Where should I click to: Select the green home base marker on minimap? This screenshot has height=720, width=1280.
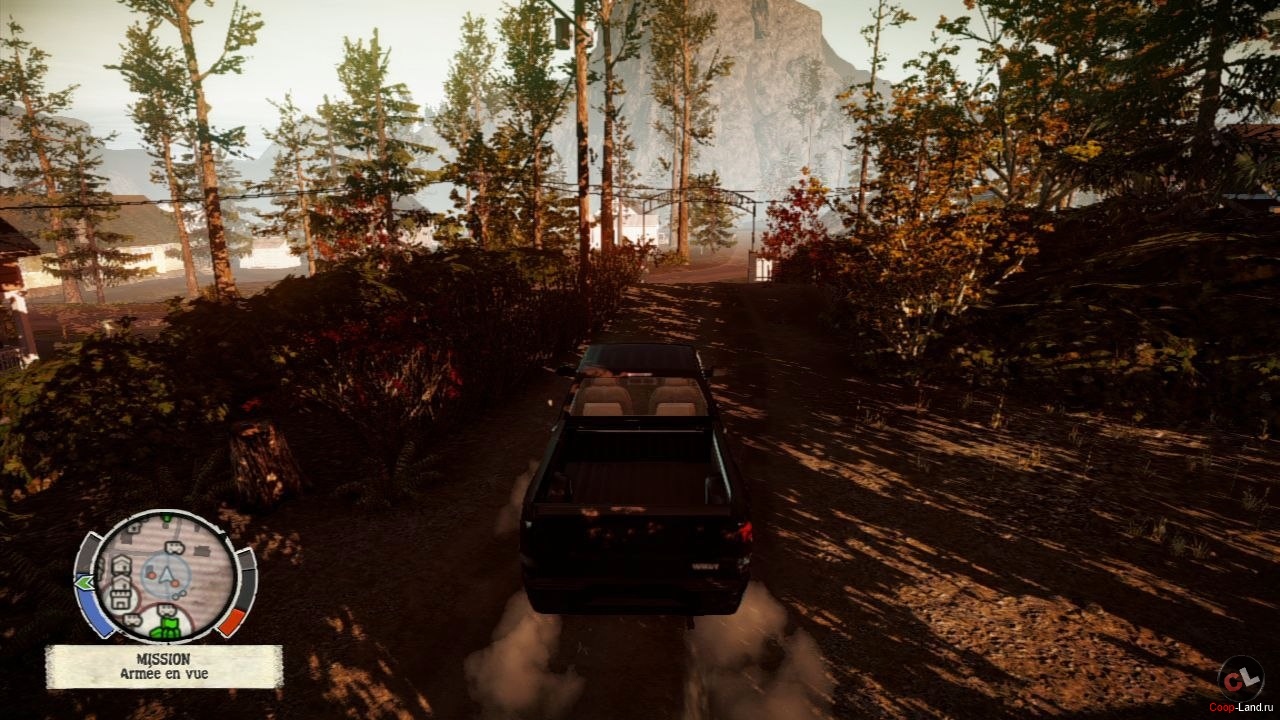click(x=167, y=626)
